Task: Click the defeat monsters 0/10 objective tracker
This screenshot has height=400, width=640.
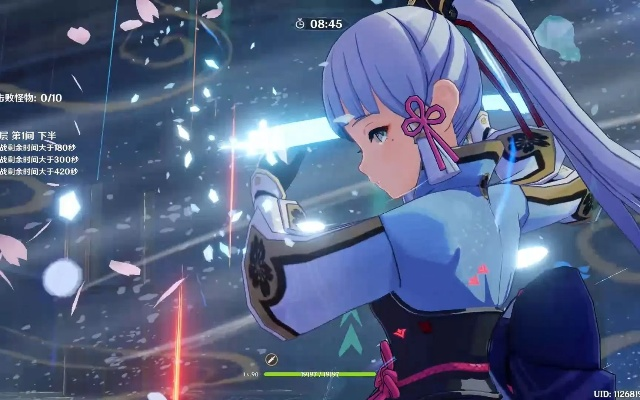Action: coord(31,98)
